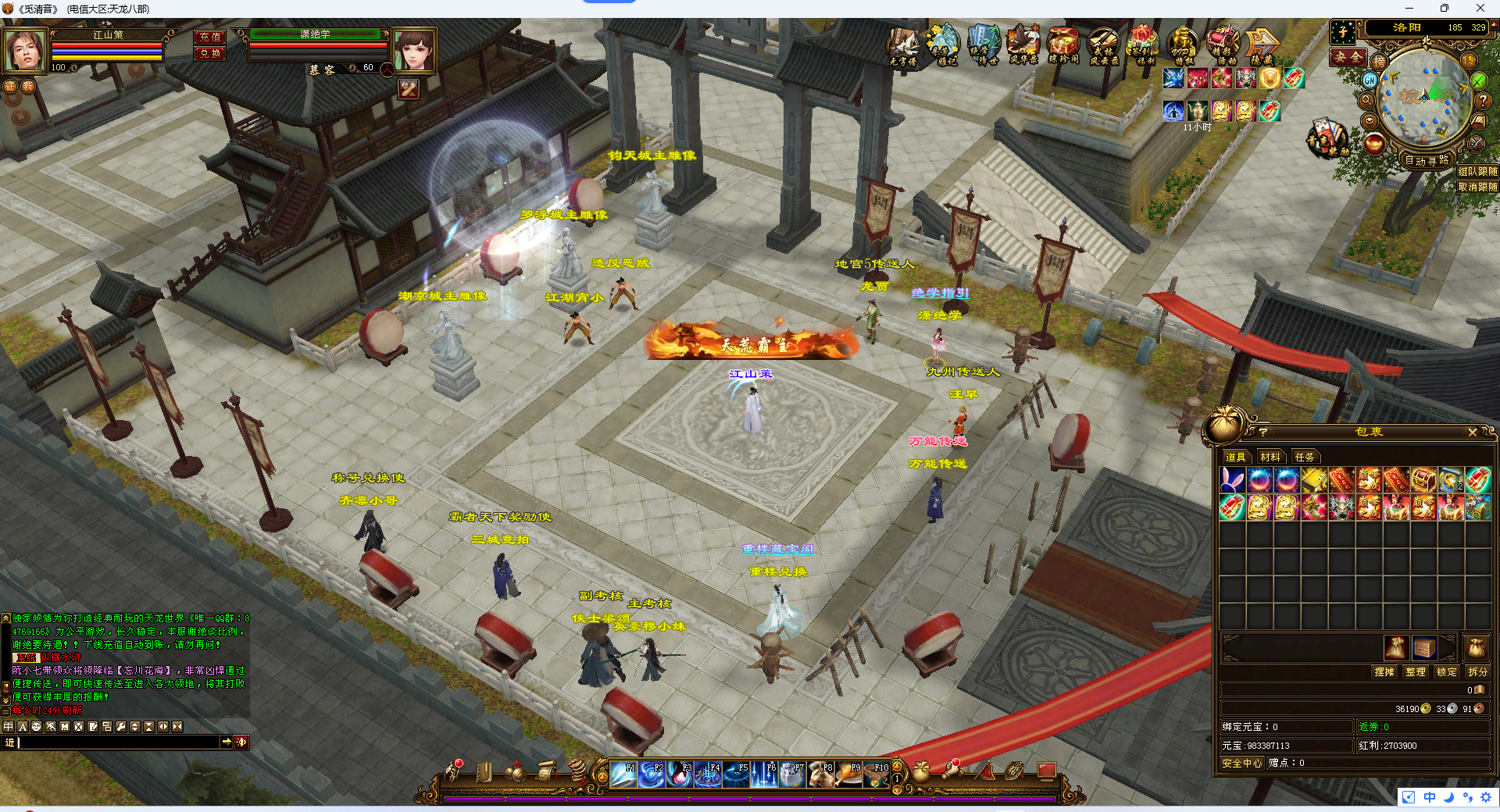Click the GM button beside minimap

1370,80
